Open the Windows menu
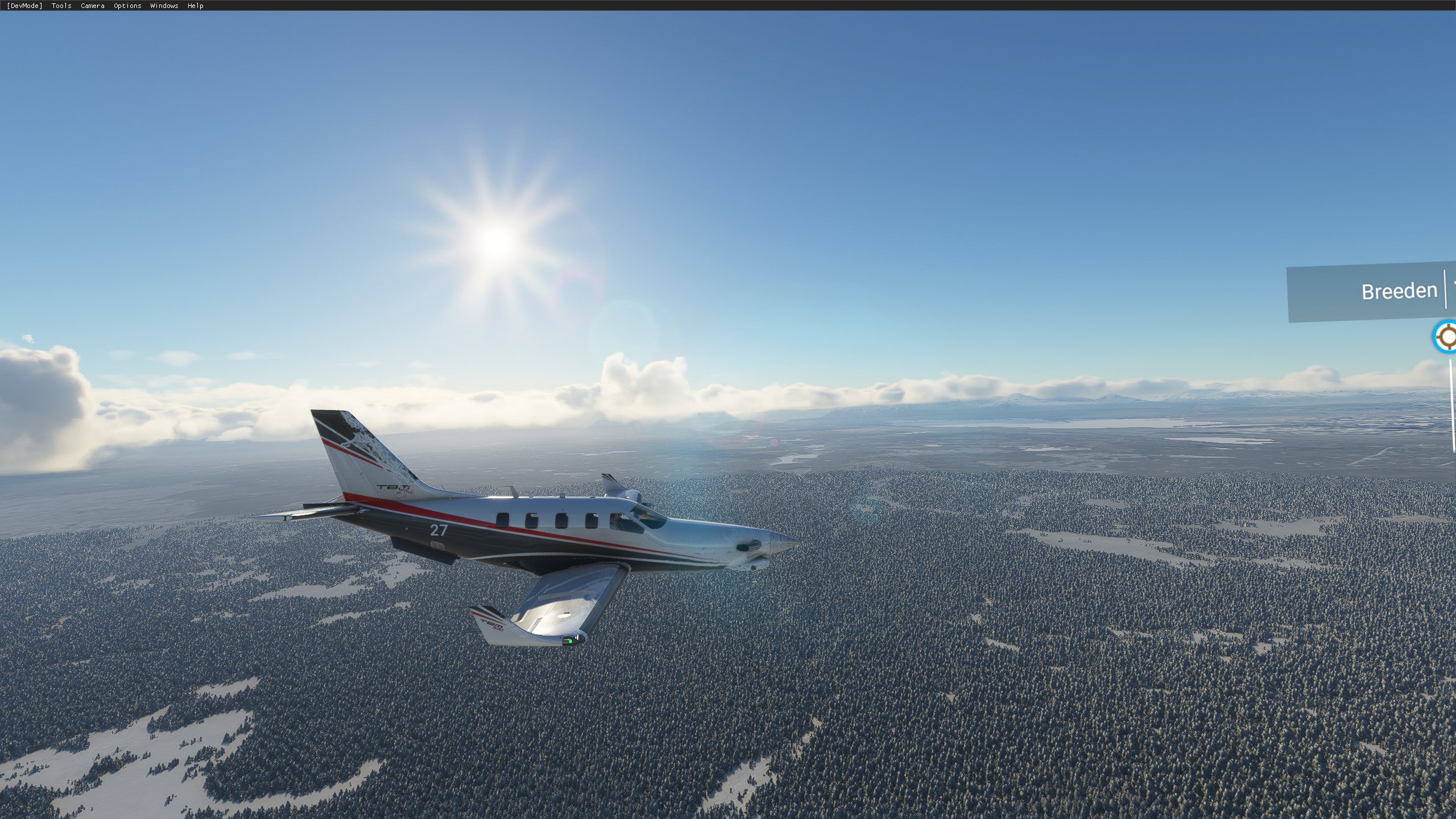The height and width of the screenshot is (819, 1456). [x=163, y=6]
